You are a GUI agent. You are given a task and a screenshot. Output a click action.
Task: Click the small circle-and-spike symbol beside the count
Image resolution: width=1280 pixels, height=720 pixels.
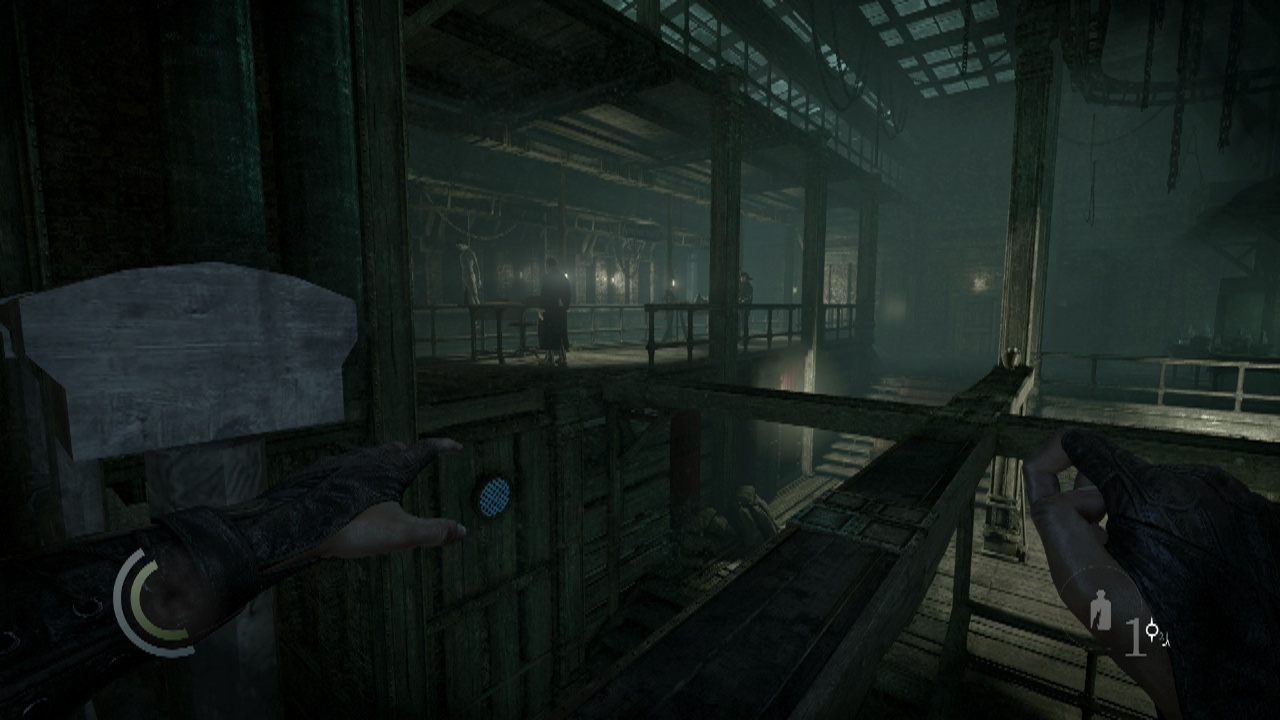point(1154,630)
